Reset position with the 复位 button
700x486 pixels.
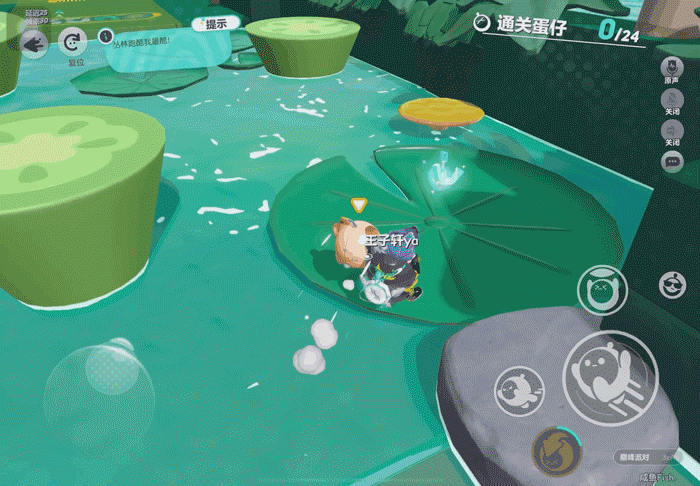74,42
